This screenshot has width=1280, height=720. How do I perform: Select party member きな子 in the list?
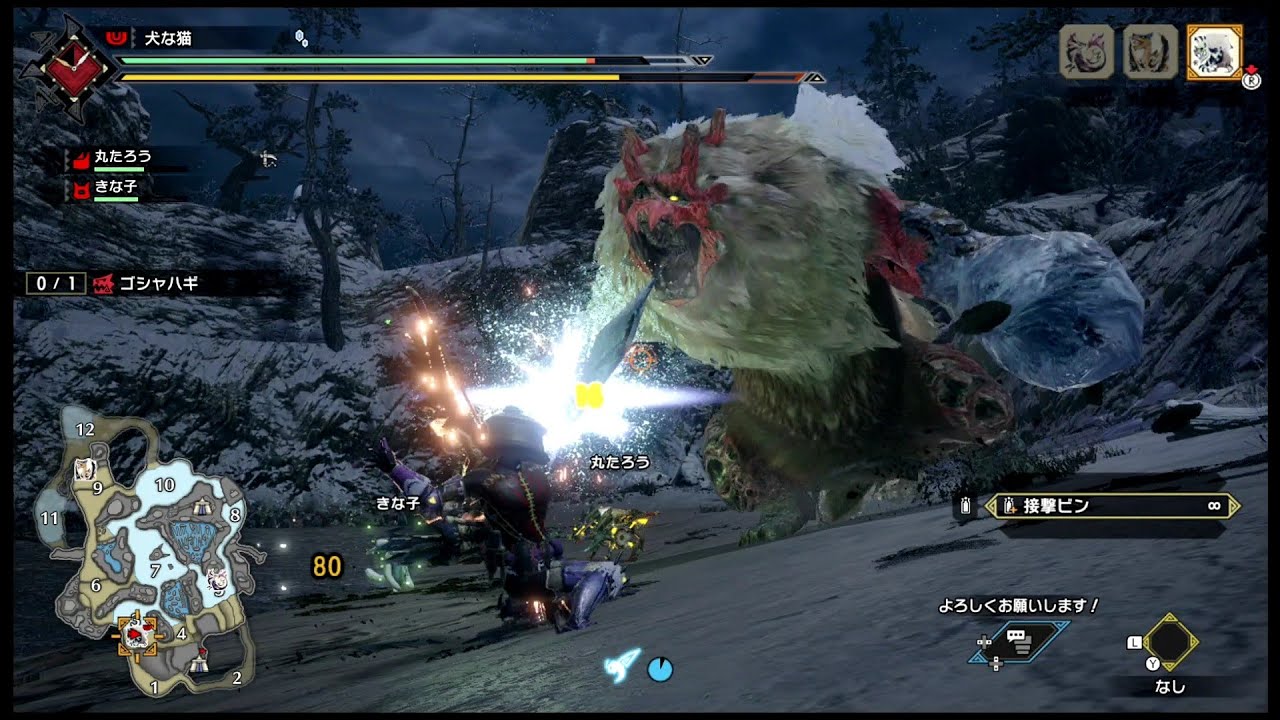coord(115,187)
